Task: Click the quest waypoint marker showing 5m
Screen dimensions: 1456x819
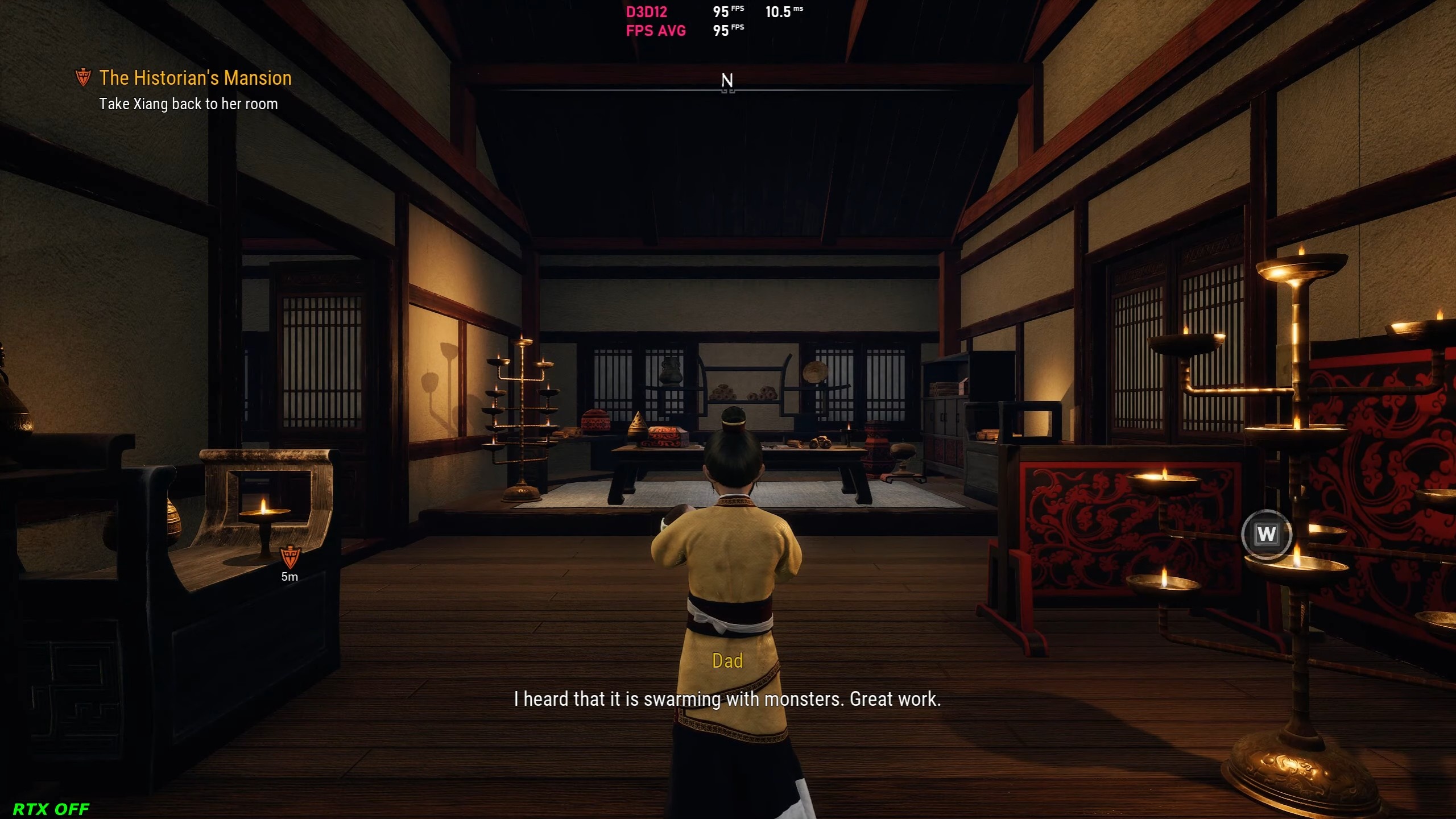Action: point(289,557)
